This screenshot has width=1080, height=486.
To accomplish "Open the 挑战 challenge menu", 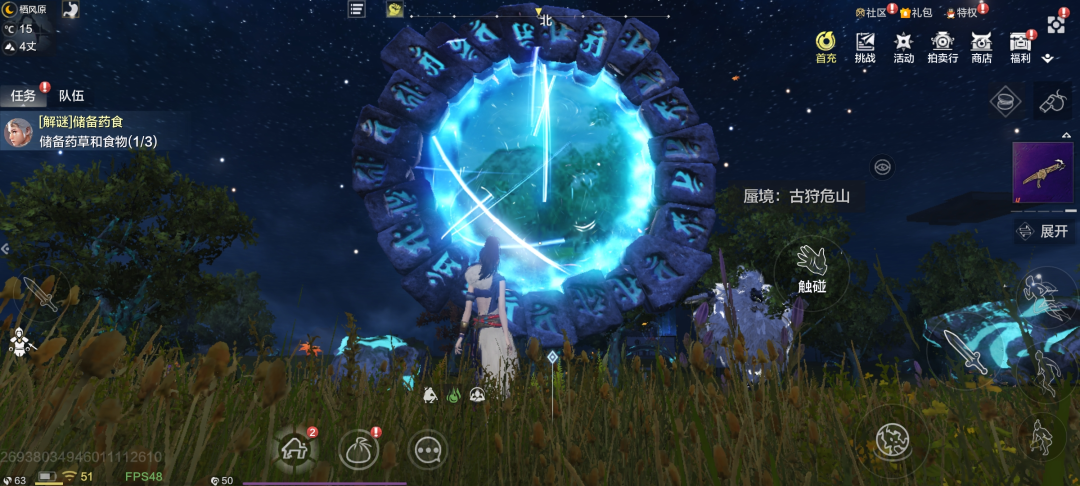I will [865, 46].
